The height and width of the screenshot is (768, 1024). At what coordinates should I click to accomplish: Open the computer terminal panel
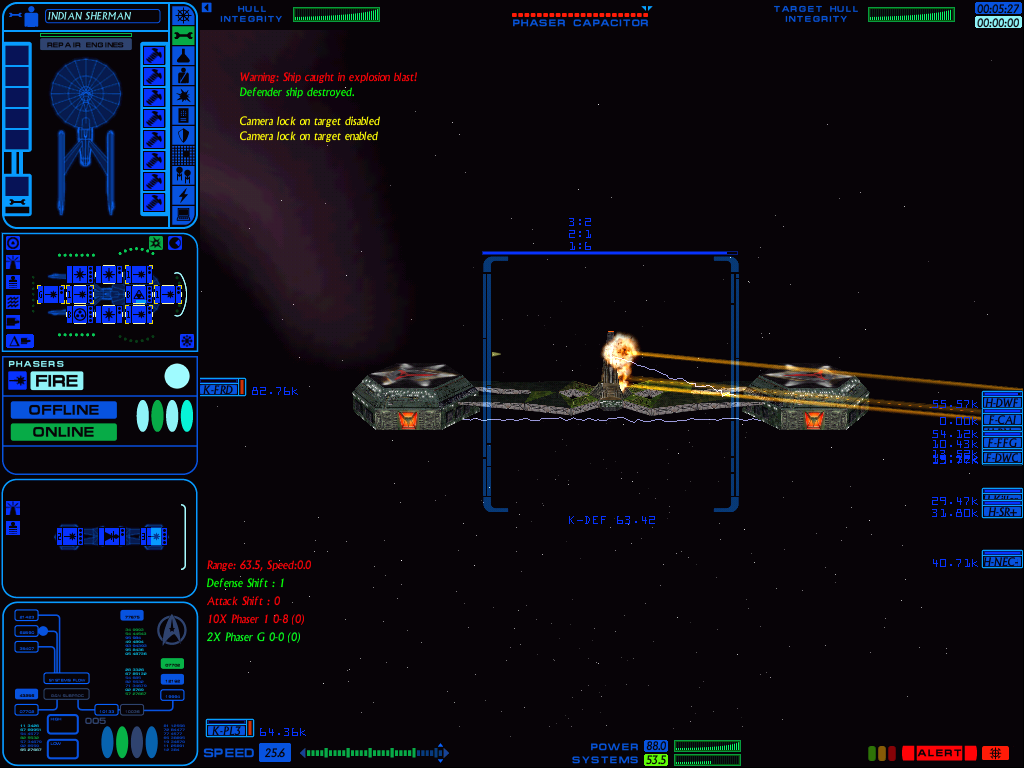183,214
